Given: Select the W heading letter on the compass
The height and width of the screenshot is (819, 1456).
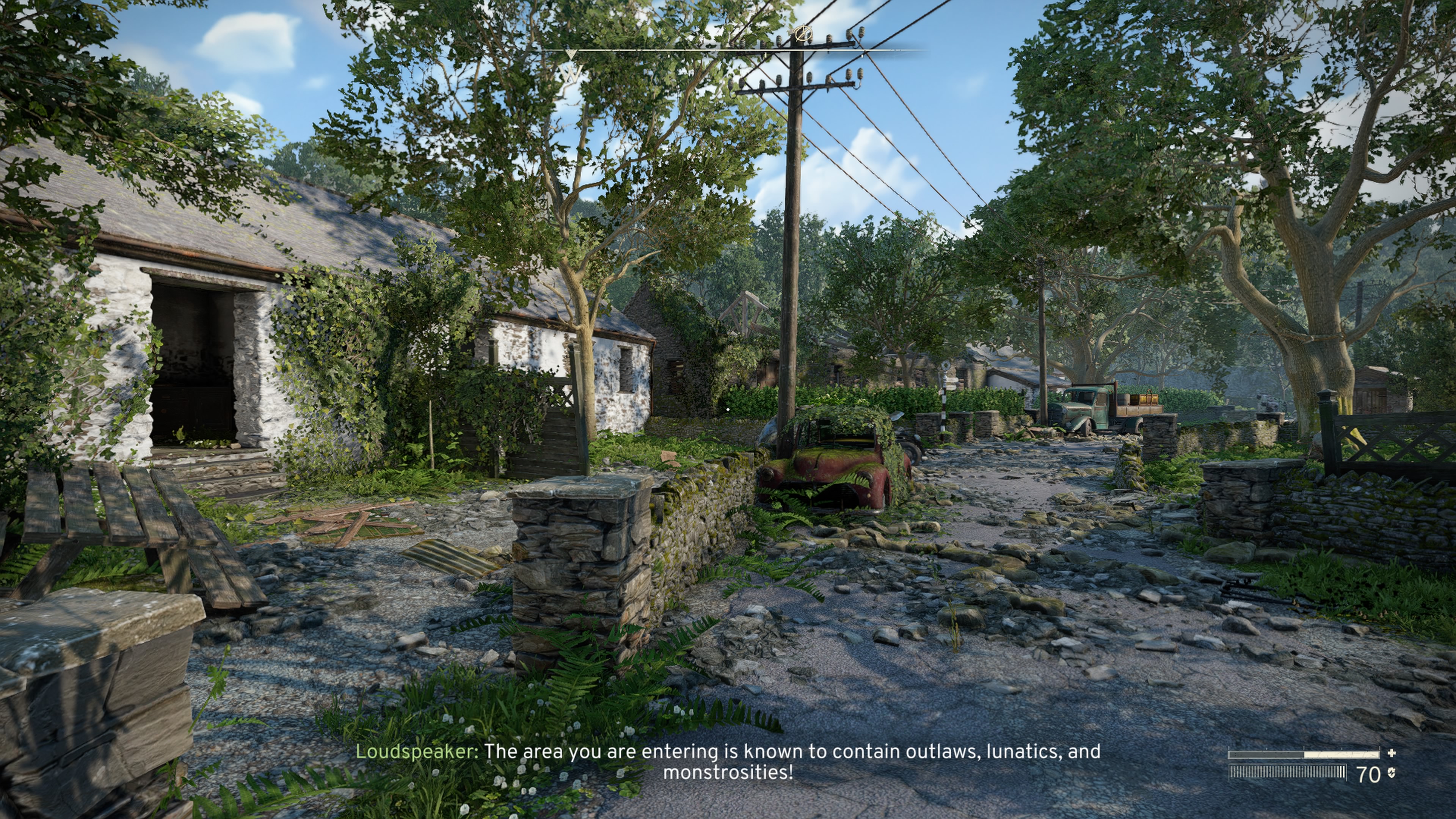Looking at the screenshot, I should [571, 73].
